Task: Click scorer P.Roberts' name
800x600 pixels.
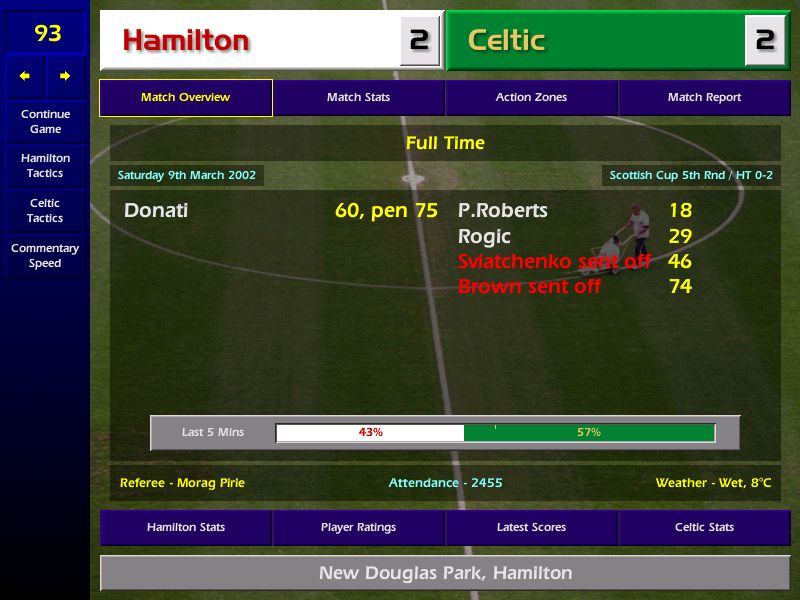Action: (502, 211)
